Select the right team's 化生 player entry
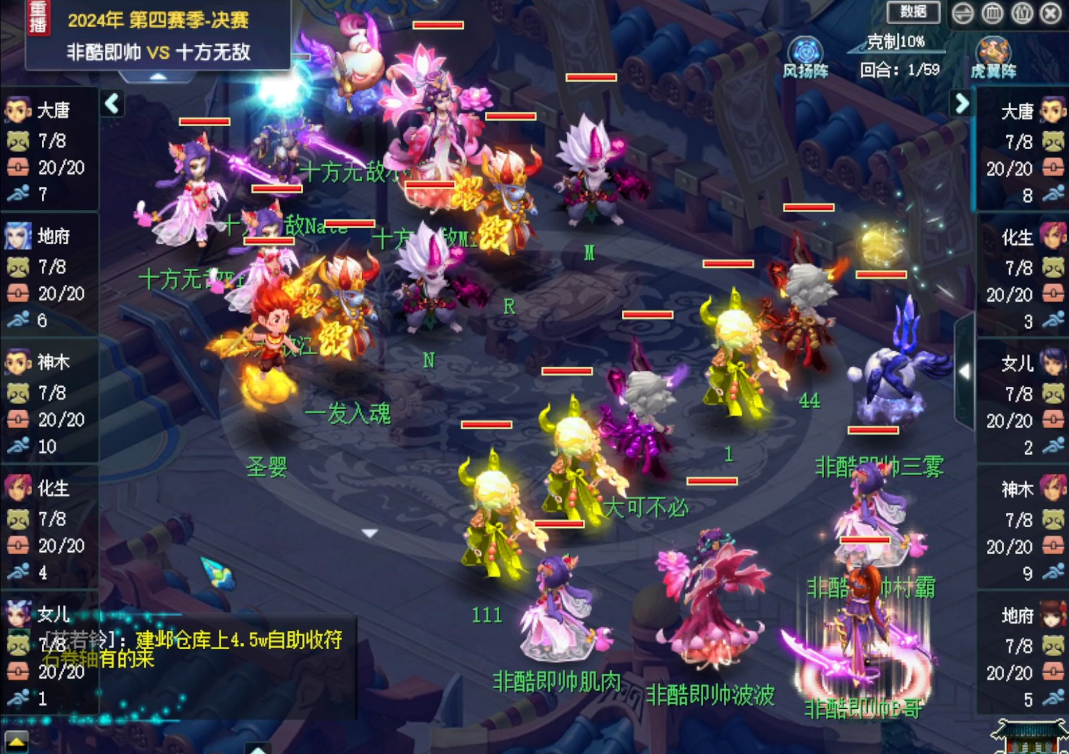Image resolution: width=1069 pixels, height=754 pixels. (1022, 277)
